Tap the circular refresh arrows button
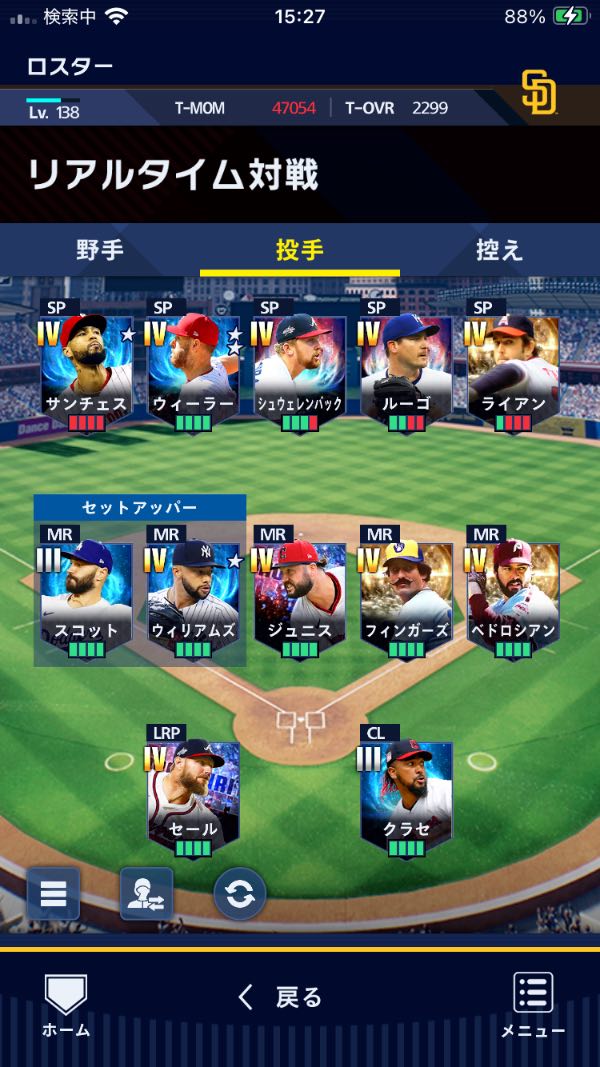600x1067 pixels. 240,893
